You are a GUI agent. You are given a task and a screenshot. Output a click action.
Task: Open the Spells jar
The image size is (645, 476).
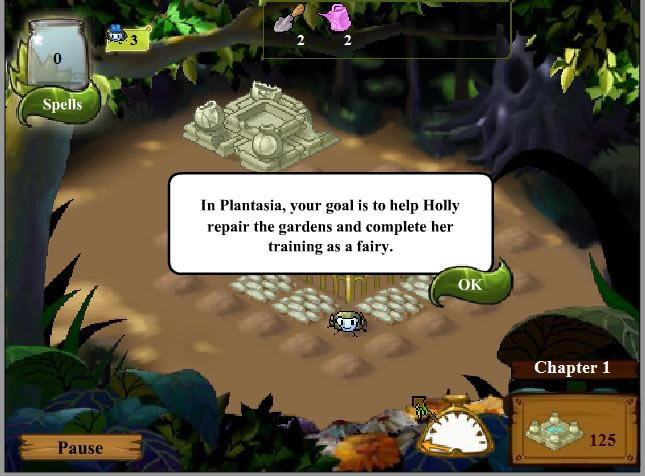[x=57, y=72]
